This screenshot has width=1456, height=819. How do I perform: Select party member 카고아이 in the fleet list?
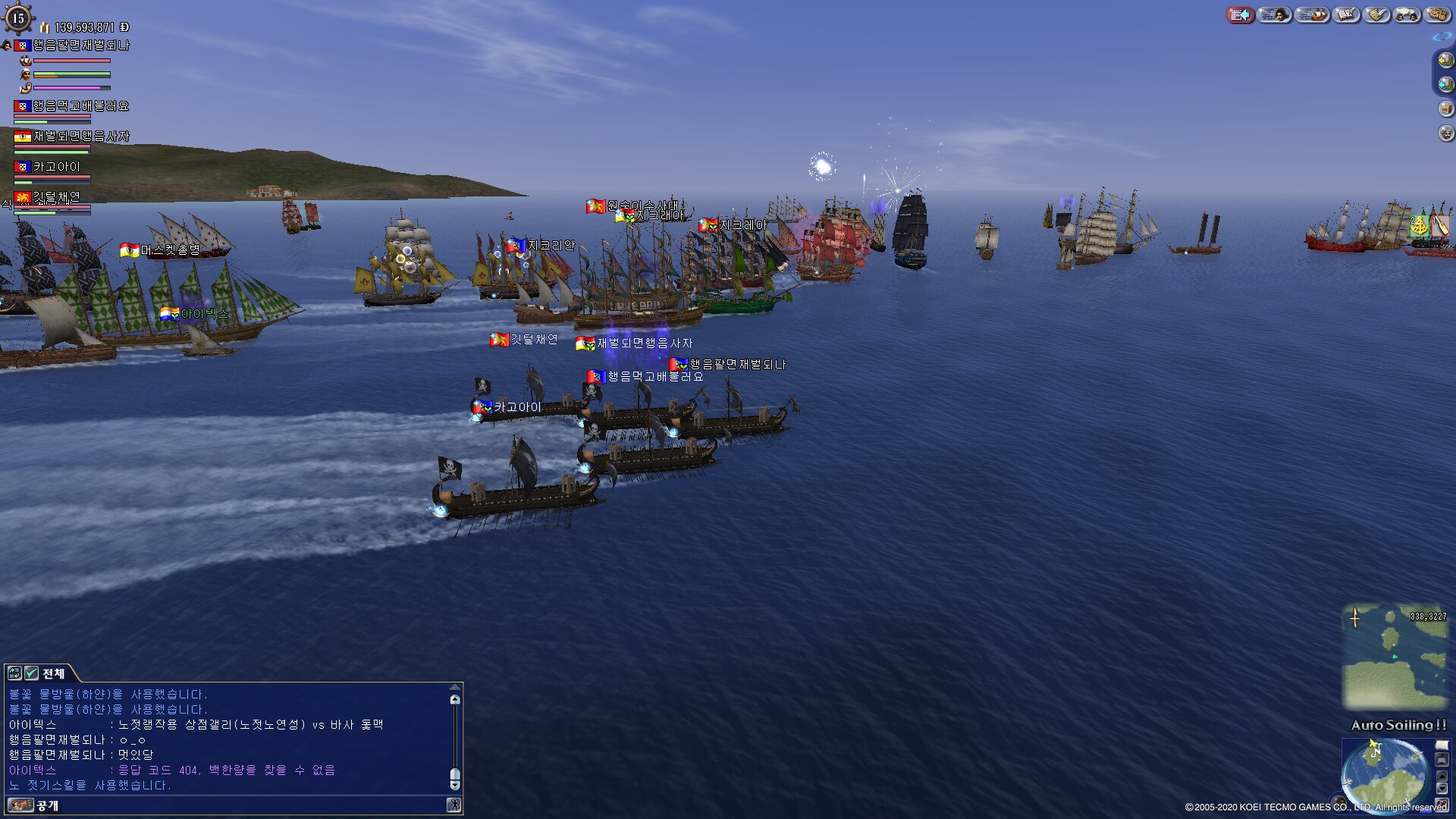coord(56,167)
